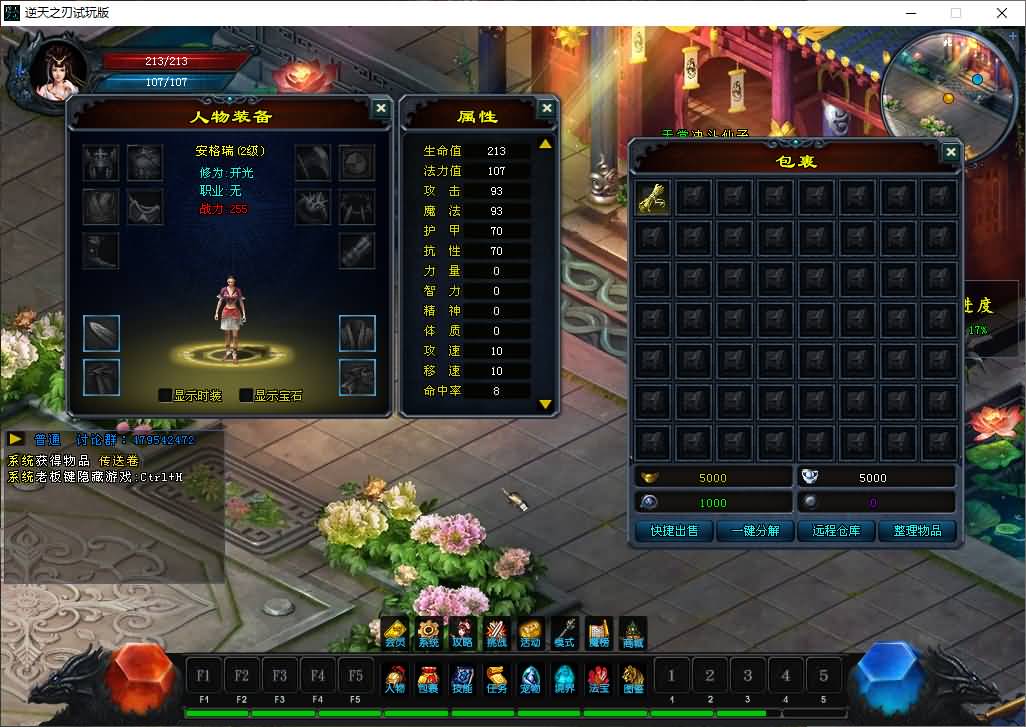Toggle the 显示宝石 checkbox
This screenshot has width=1026, height=727.
[x=246, y=395]
